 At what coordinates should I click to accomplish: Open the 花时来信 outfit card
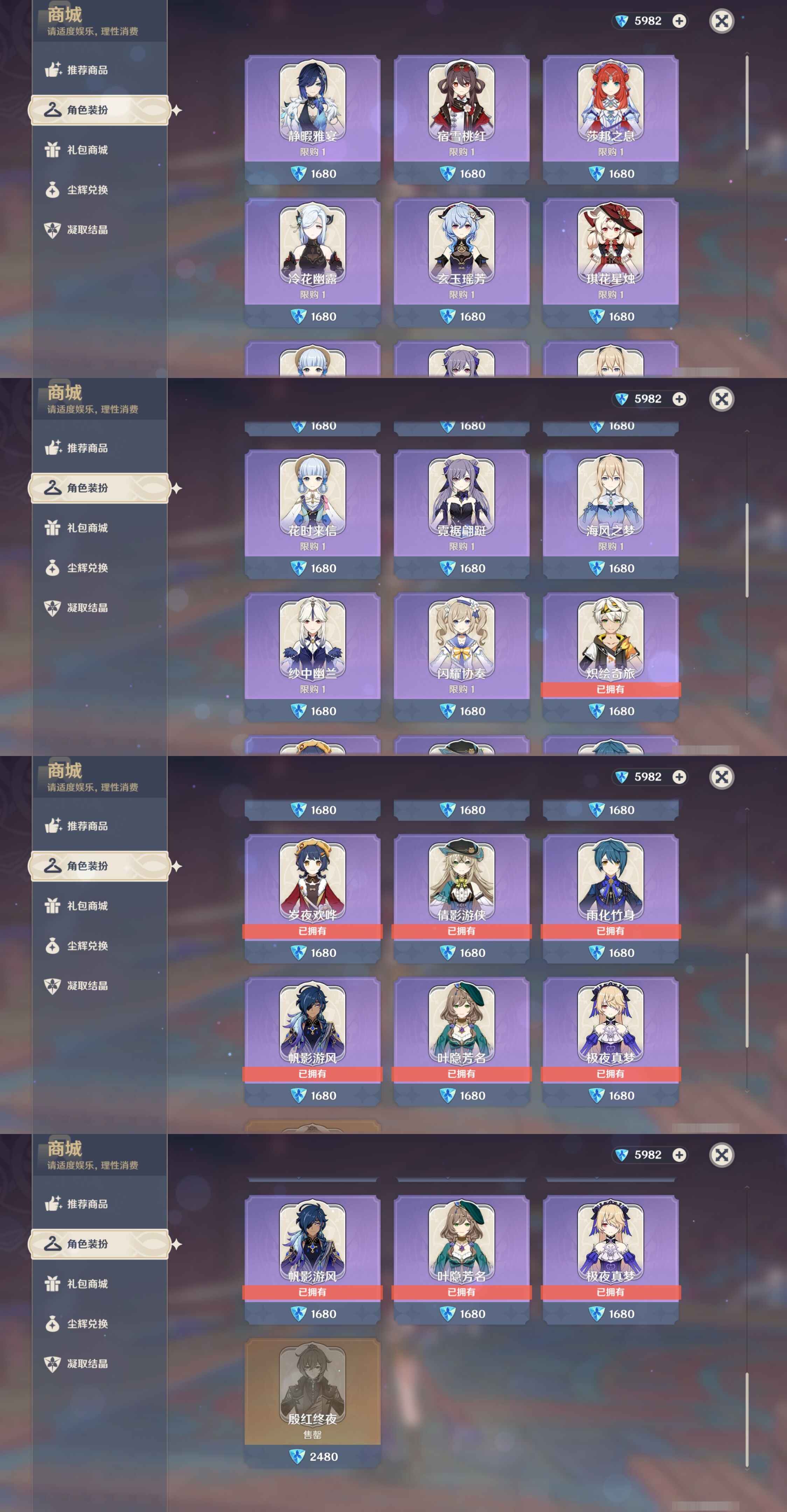point(313,505)
